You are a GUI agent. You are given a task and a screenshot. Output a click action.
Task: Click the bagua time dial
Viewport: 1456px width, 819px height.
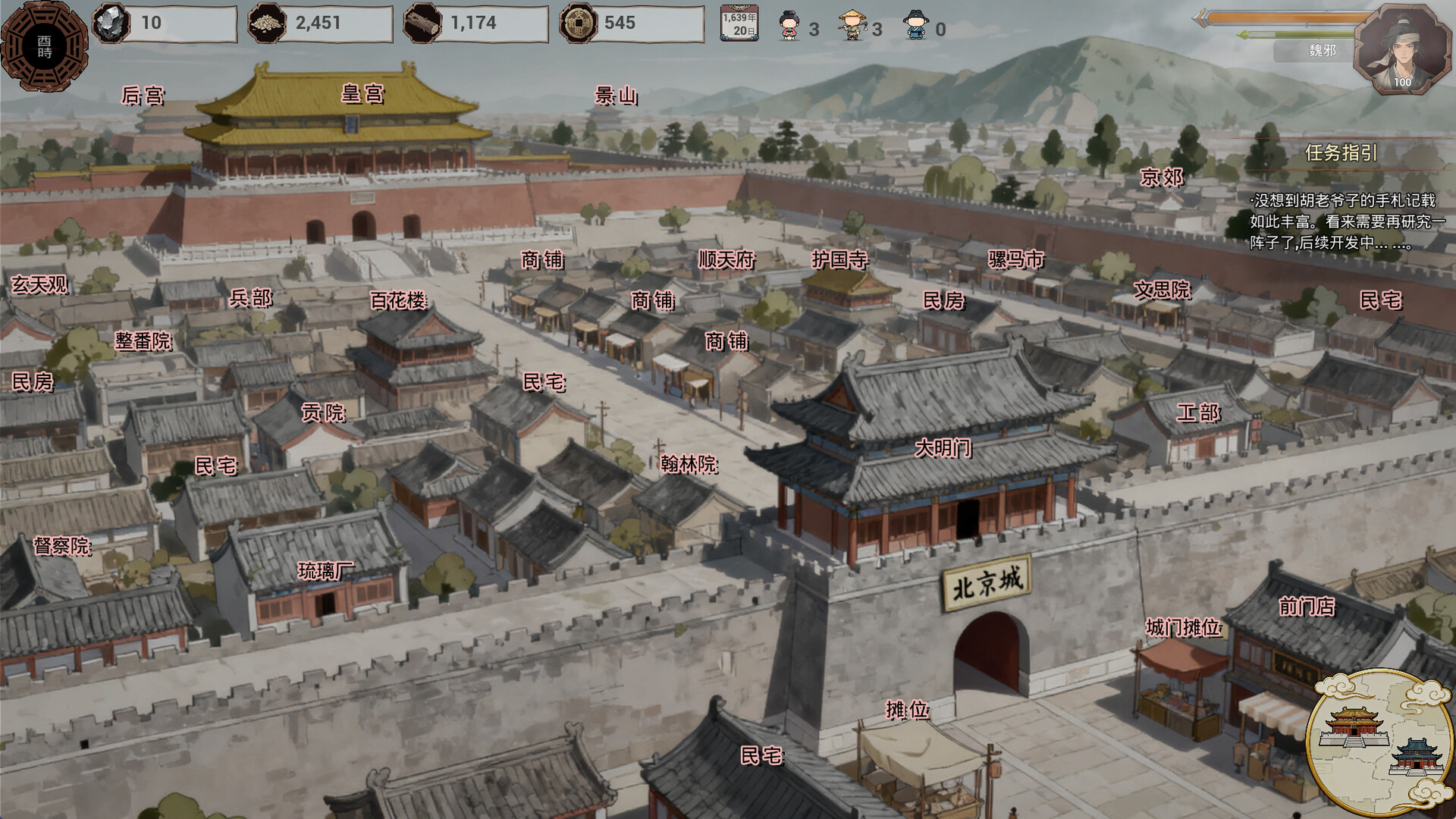point(44,47)
